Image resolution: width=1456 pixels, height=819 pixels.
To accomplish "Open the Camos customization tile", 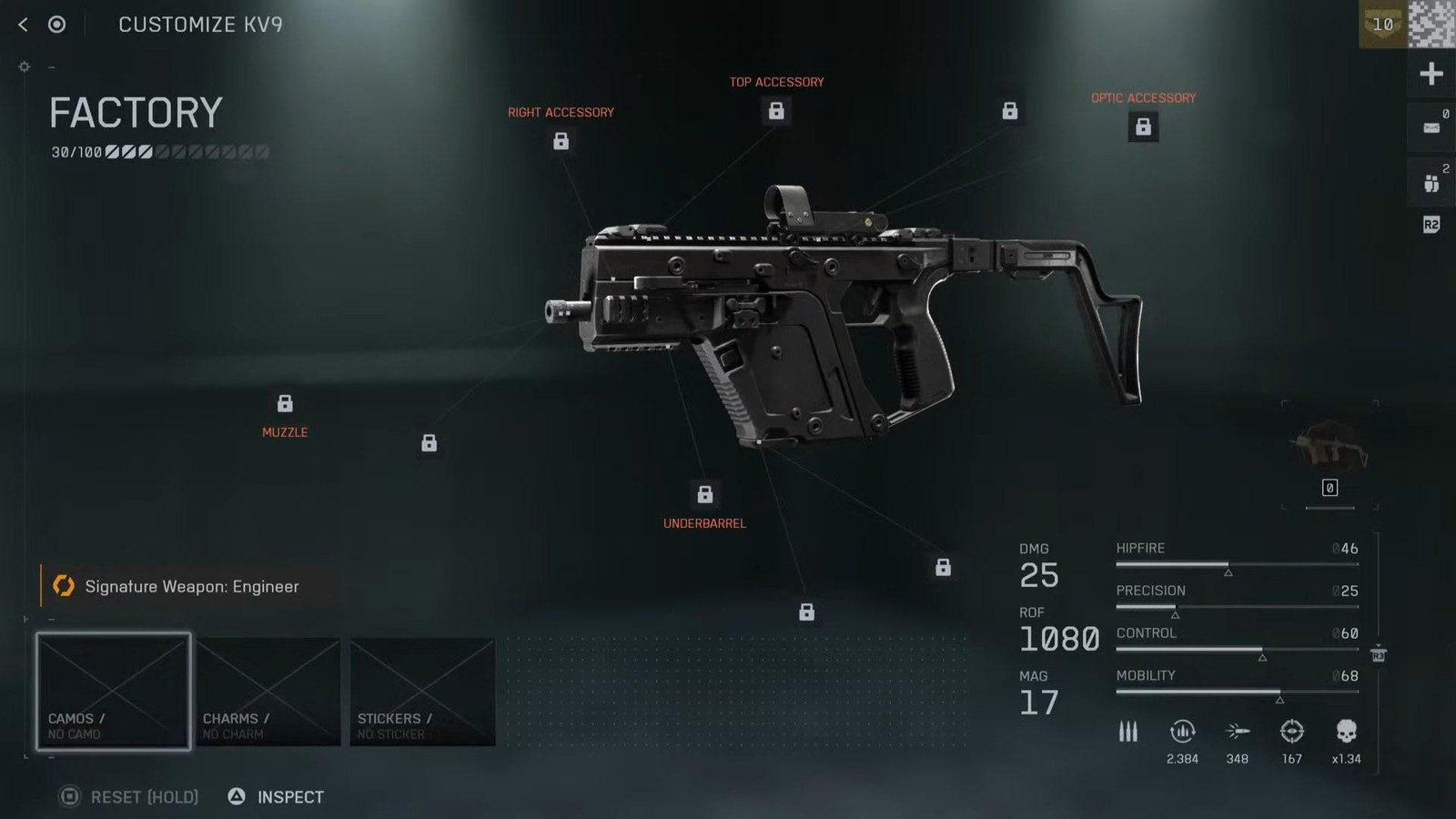I will (x=114, y=692).
